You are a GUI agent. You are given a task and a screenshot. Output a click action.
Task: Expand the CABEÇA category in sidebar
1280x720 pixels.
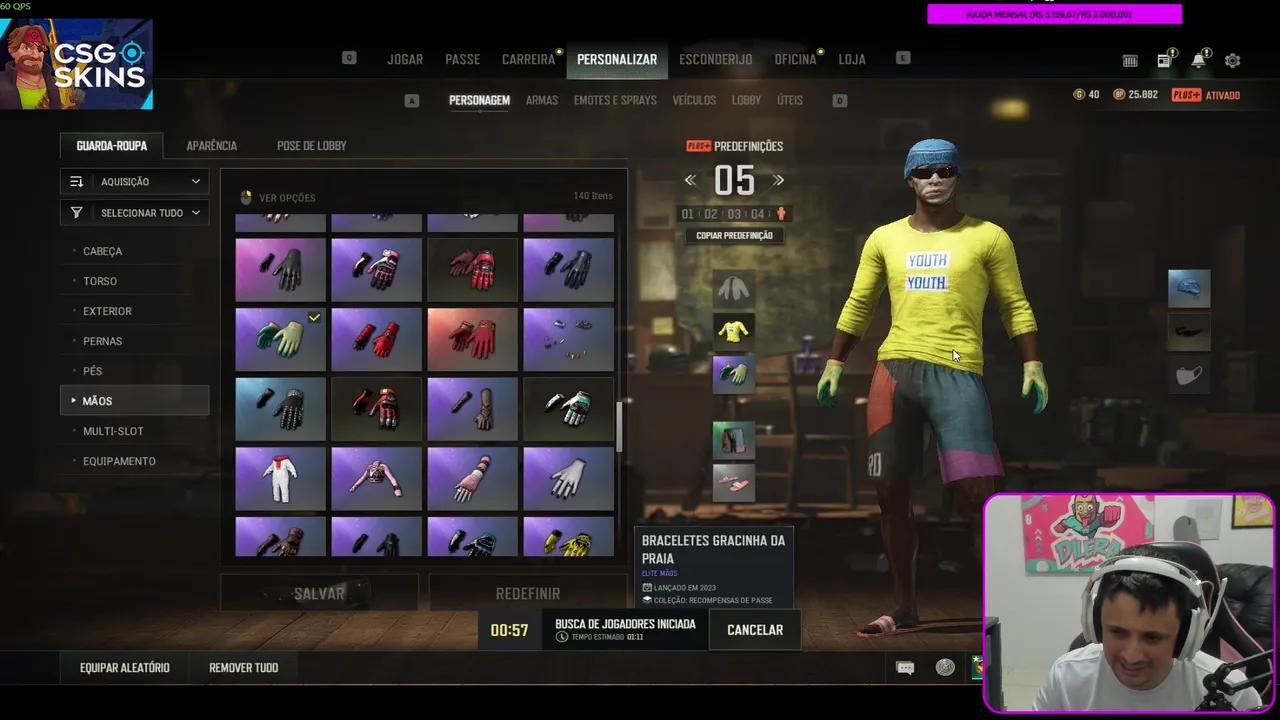tap(102, 251)
